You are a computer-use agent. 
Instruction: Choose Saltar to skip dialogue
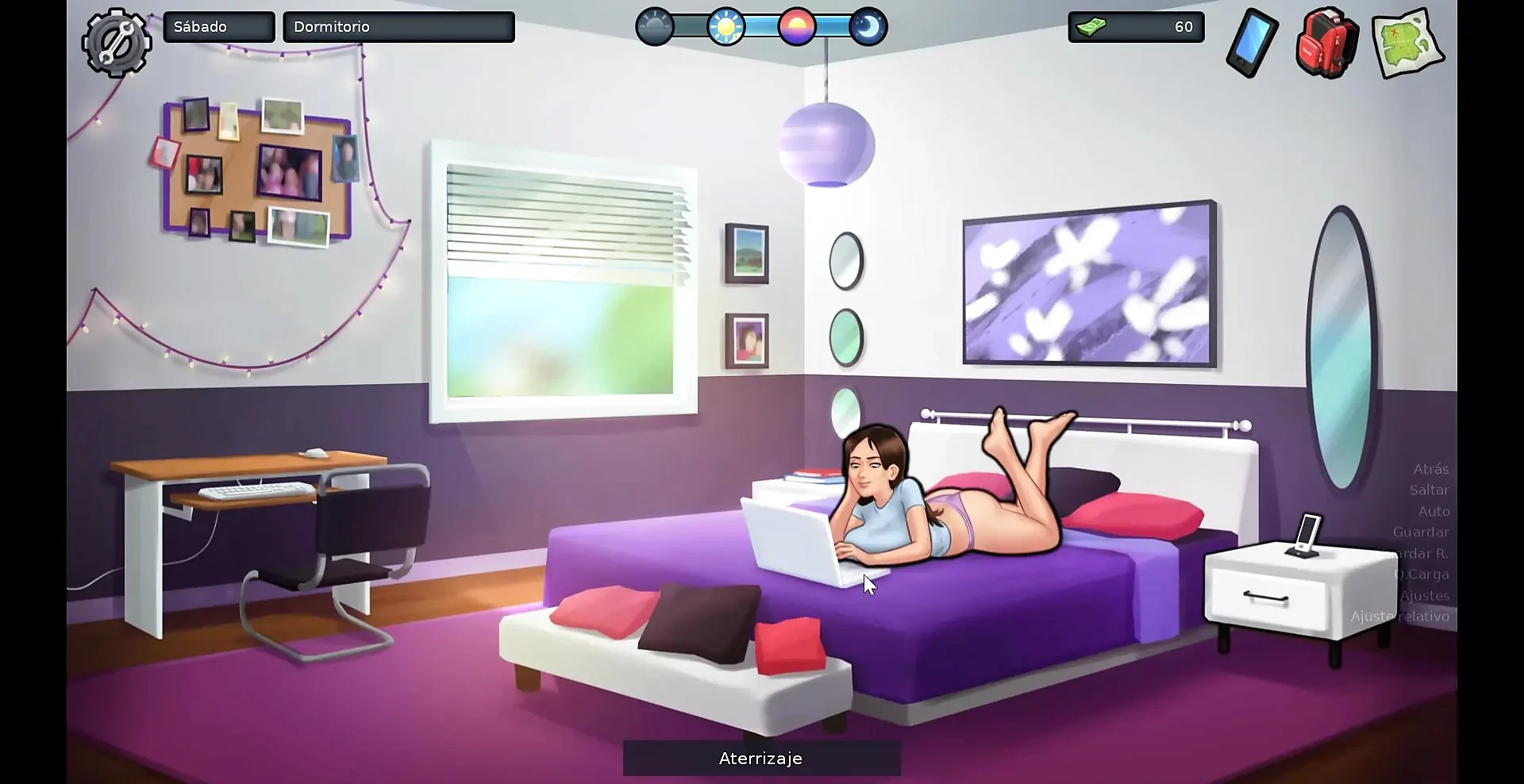pos(1429,490)
